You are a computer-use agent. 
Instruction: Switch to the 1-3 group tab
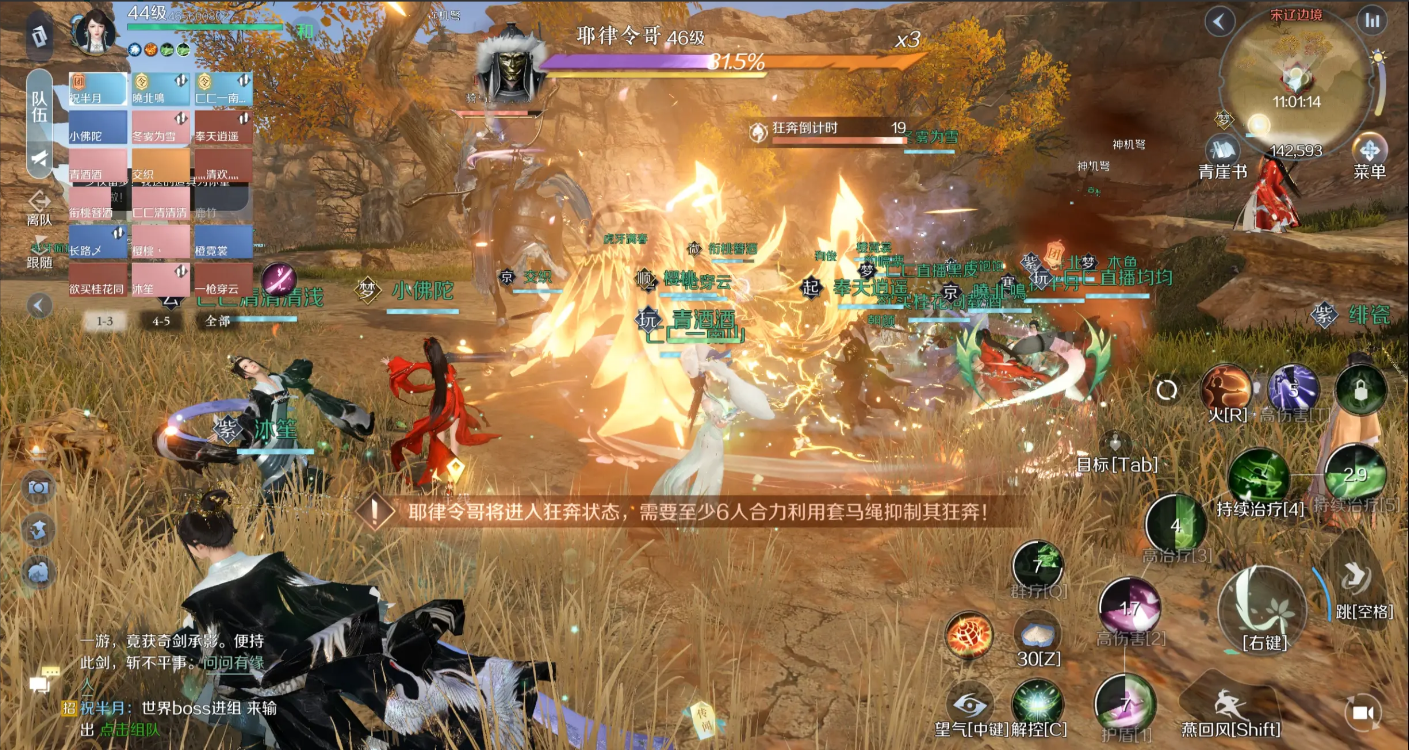click(105, 321)
